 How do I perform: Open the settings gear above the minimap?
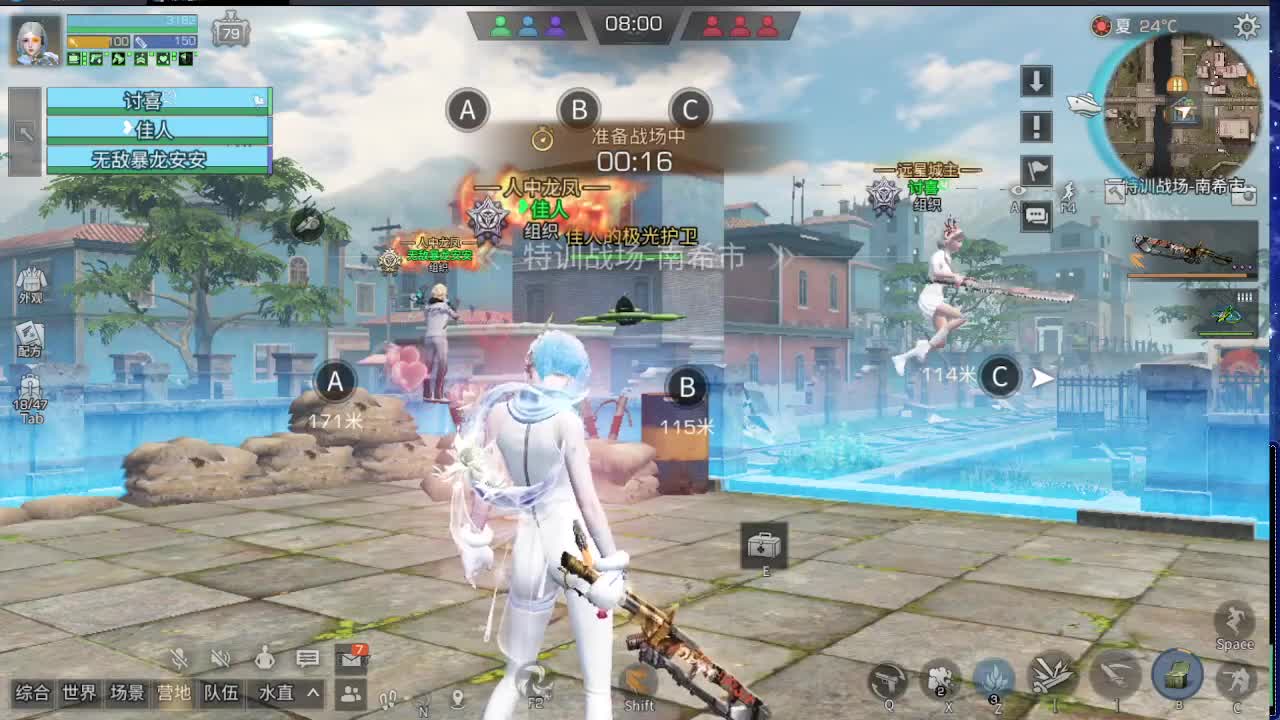1245,26
